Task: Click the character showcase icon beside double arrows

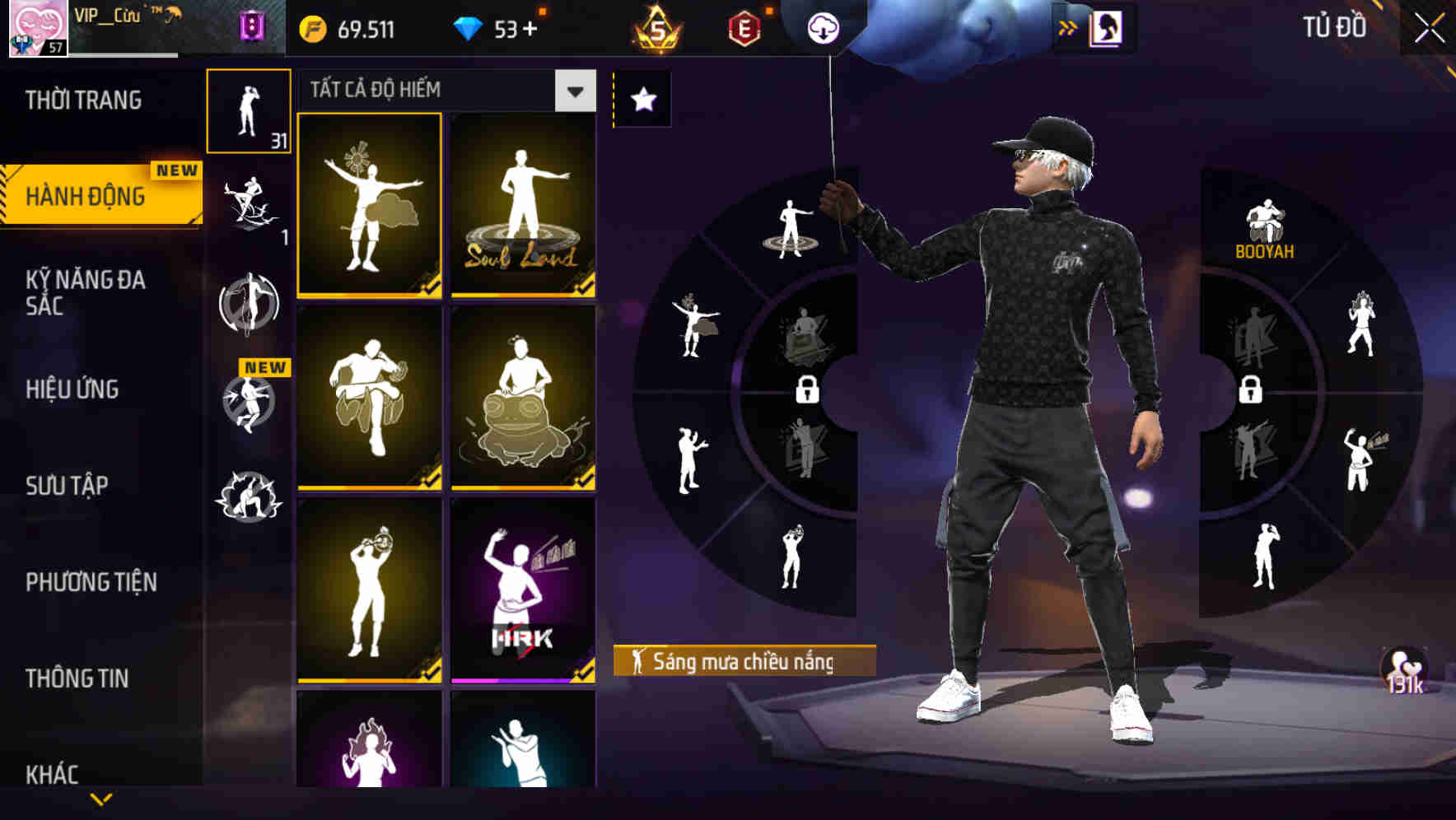Action: pyautogui.click(x=1108, y=27)
